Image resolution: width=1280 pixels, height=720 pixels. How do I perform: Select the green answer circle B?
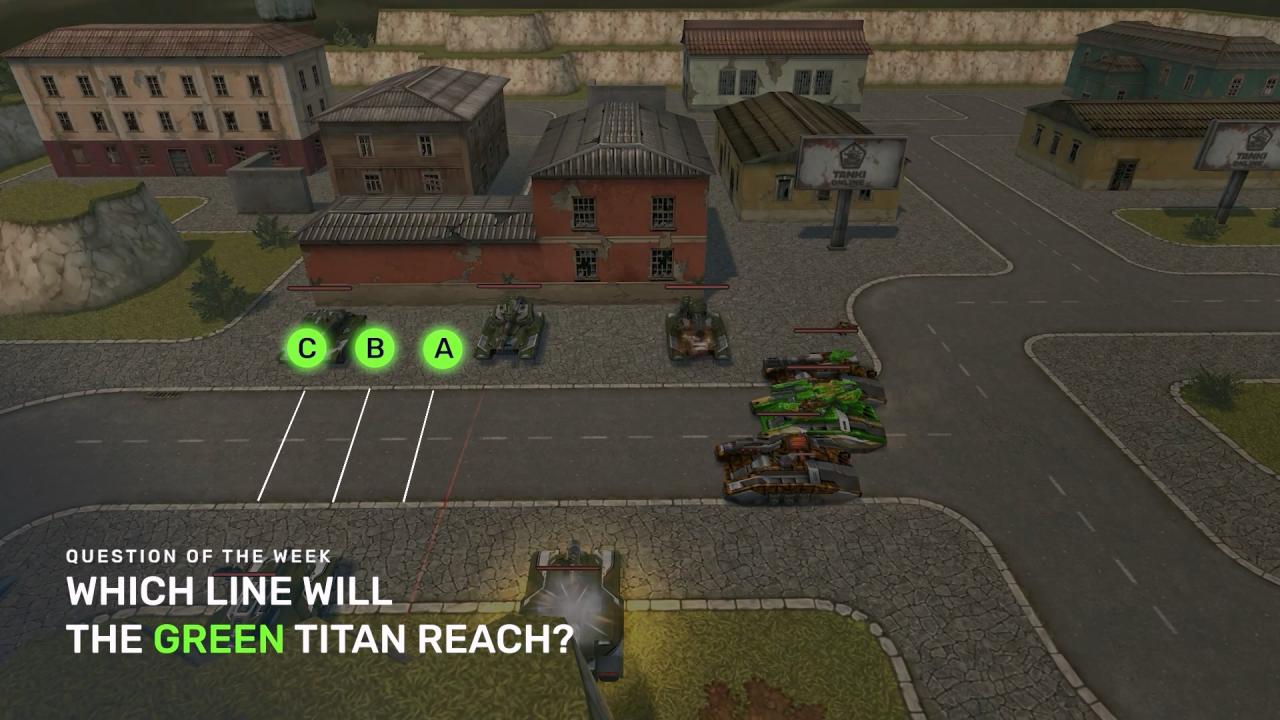[375, 349]
